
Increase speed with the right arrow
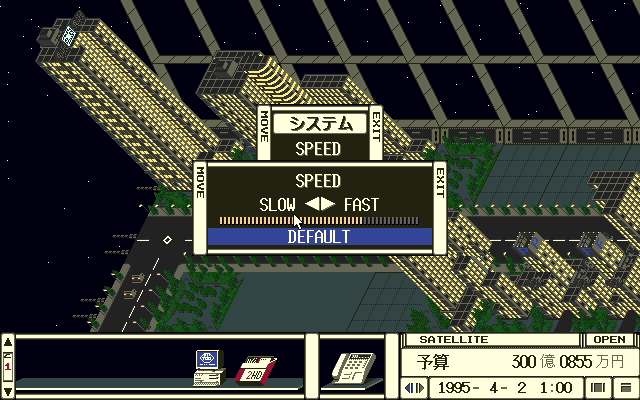coord(328,204)
